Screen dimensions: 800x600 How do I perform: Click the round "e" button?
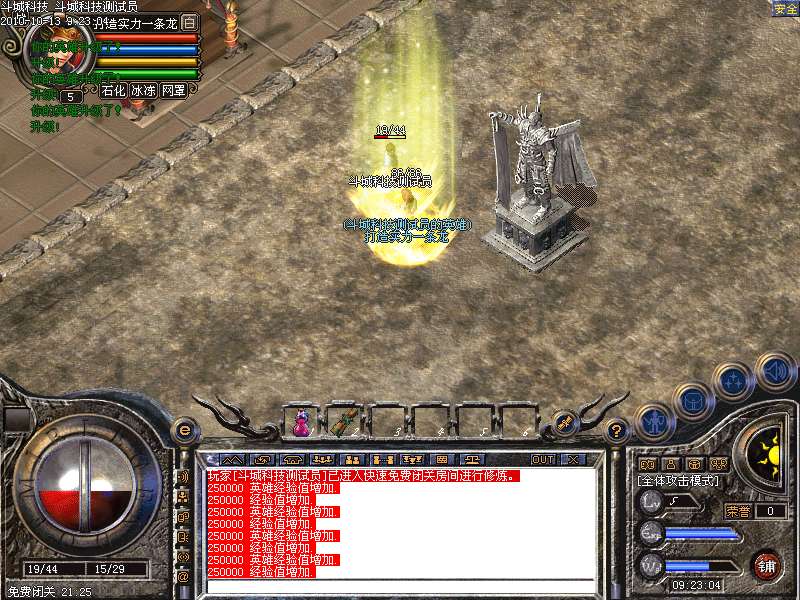point(184,431)
